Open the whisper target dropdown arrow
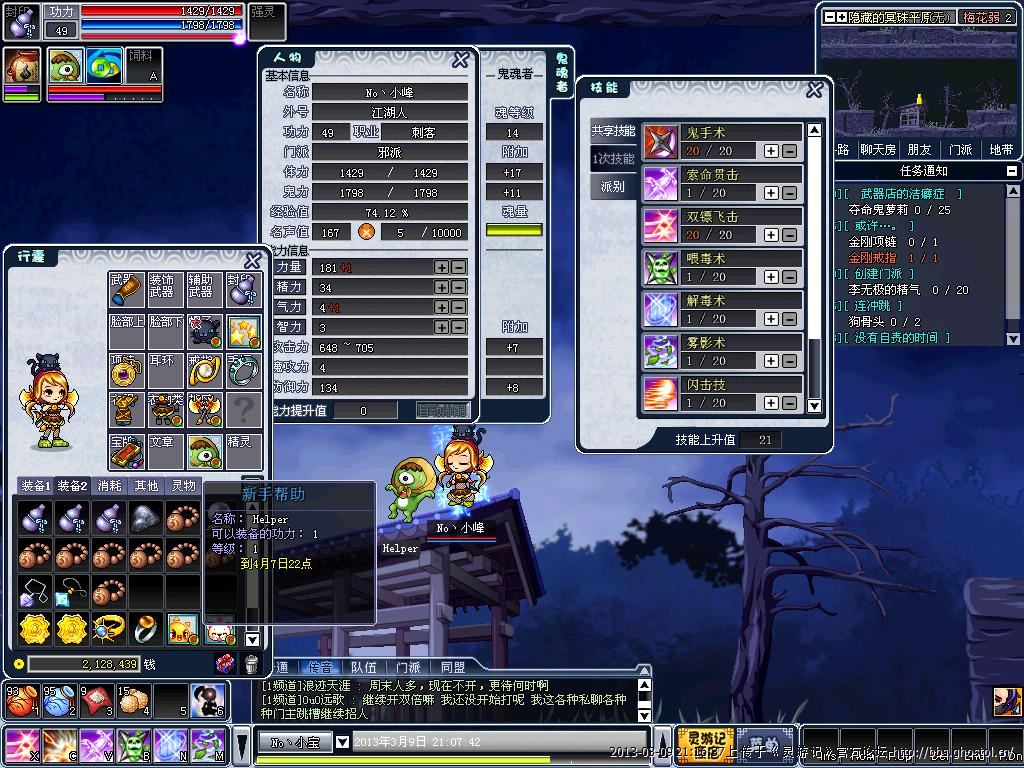This screenshot has height=768, width=1024. [x=342, y=742]
